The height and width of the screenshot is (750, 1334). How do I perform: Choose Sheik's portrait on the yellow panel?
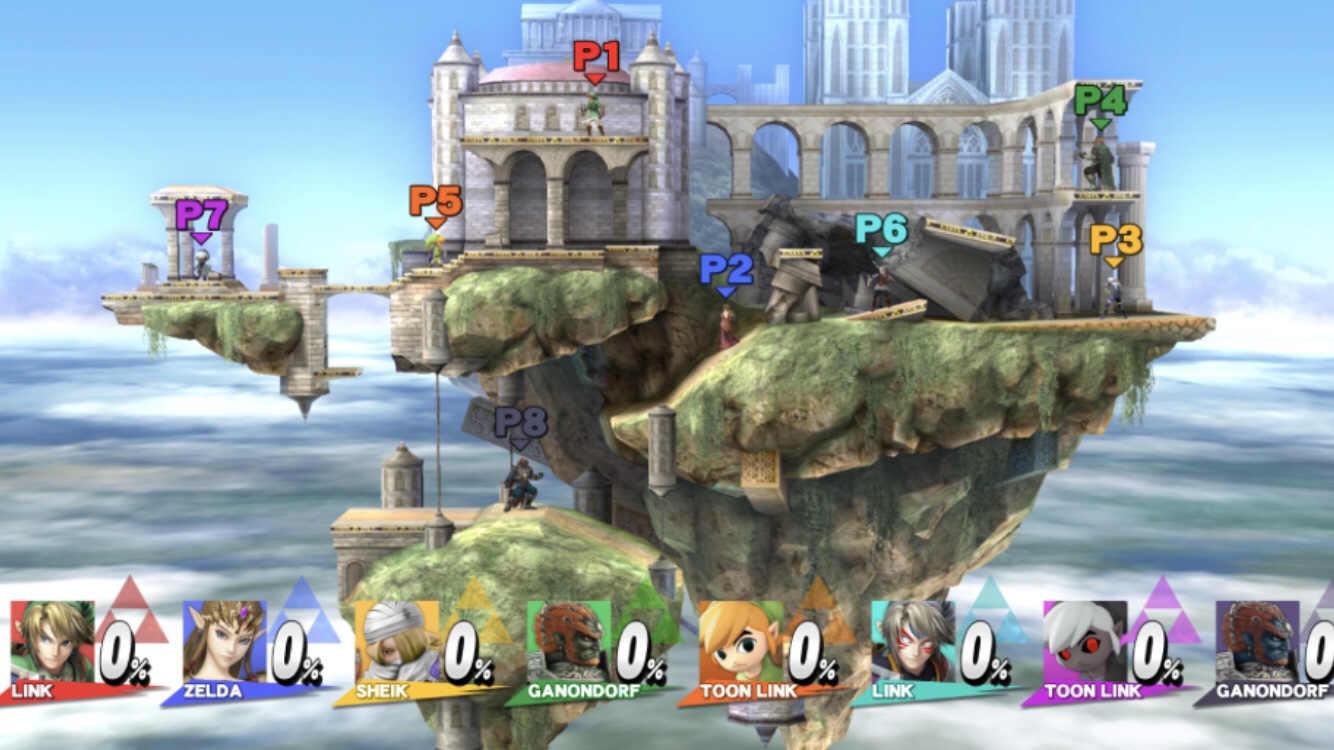tap(396, 640)
